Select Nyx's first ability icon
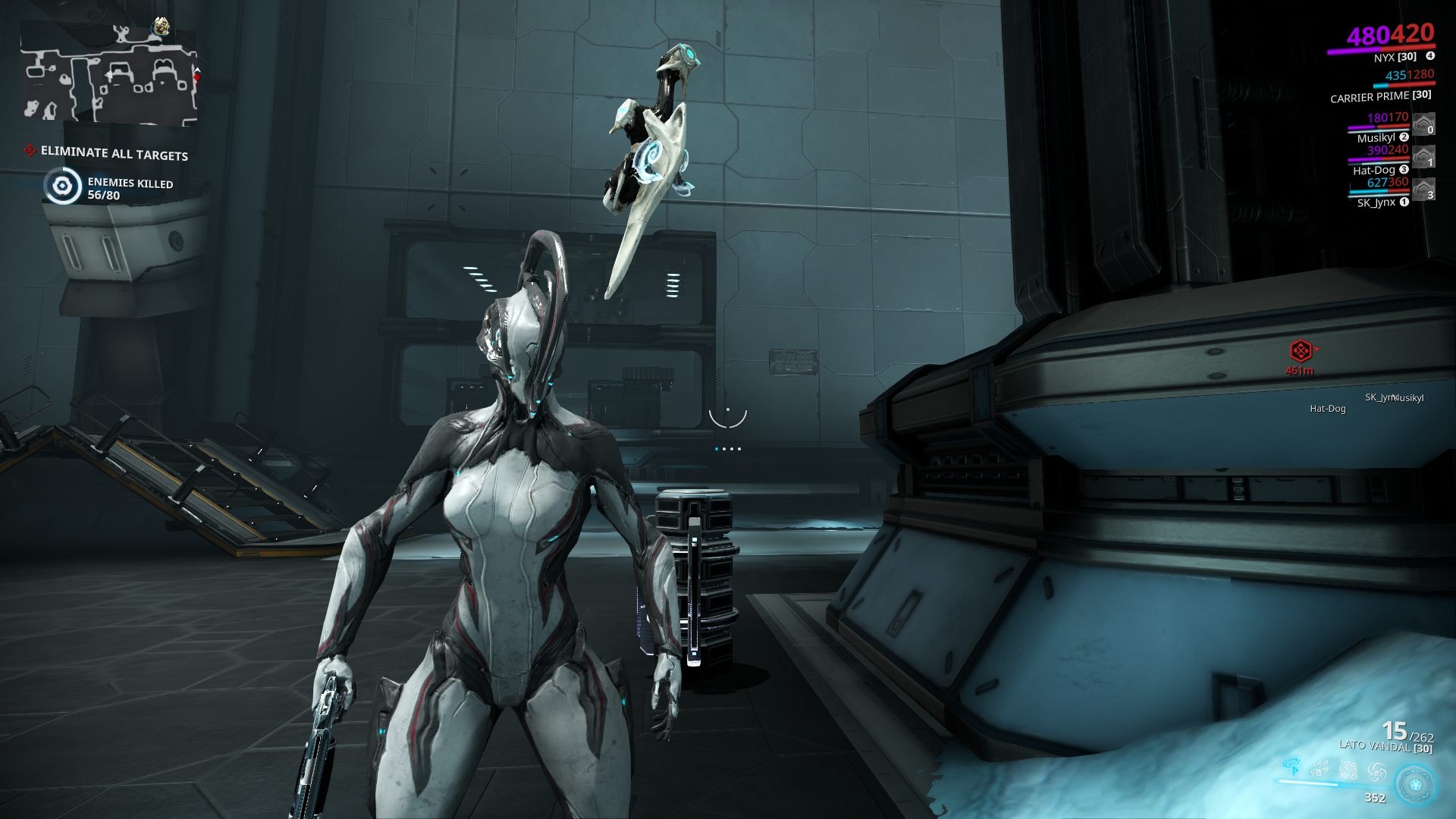 click(1293, 767)
